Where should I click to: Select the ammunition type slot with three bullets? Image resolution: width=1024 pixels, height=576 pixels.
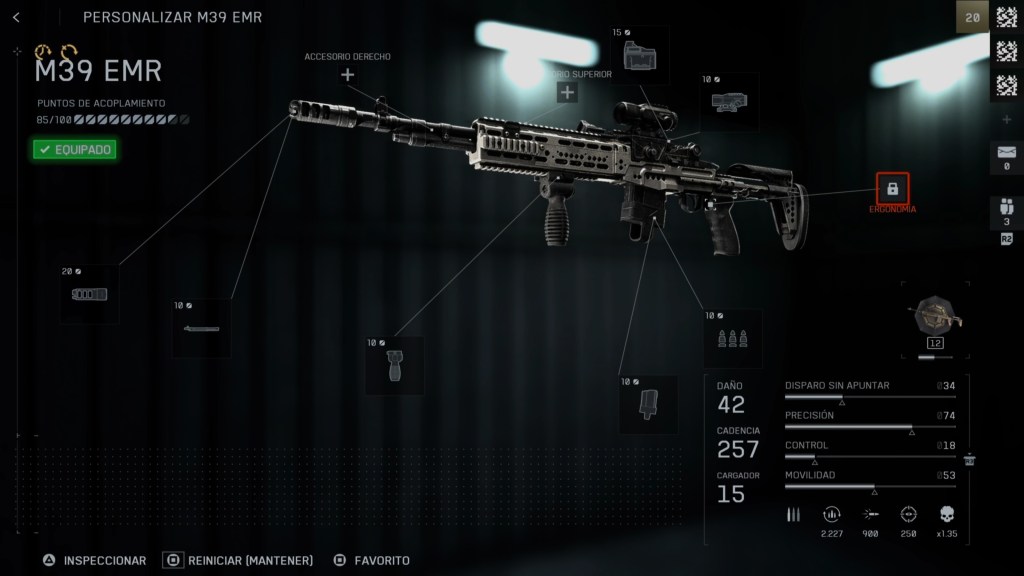click(732, 339)
